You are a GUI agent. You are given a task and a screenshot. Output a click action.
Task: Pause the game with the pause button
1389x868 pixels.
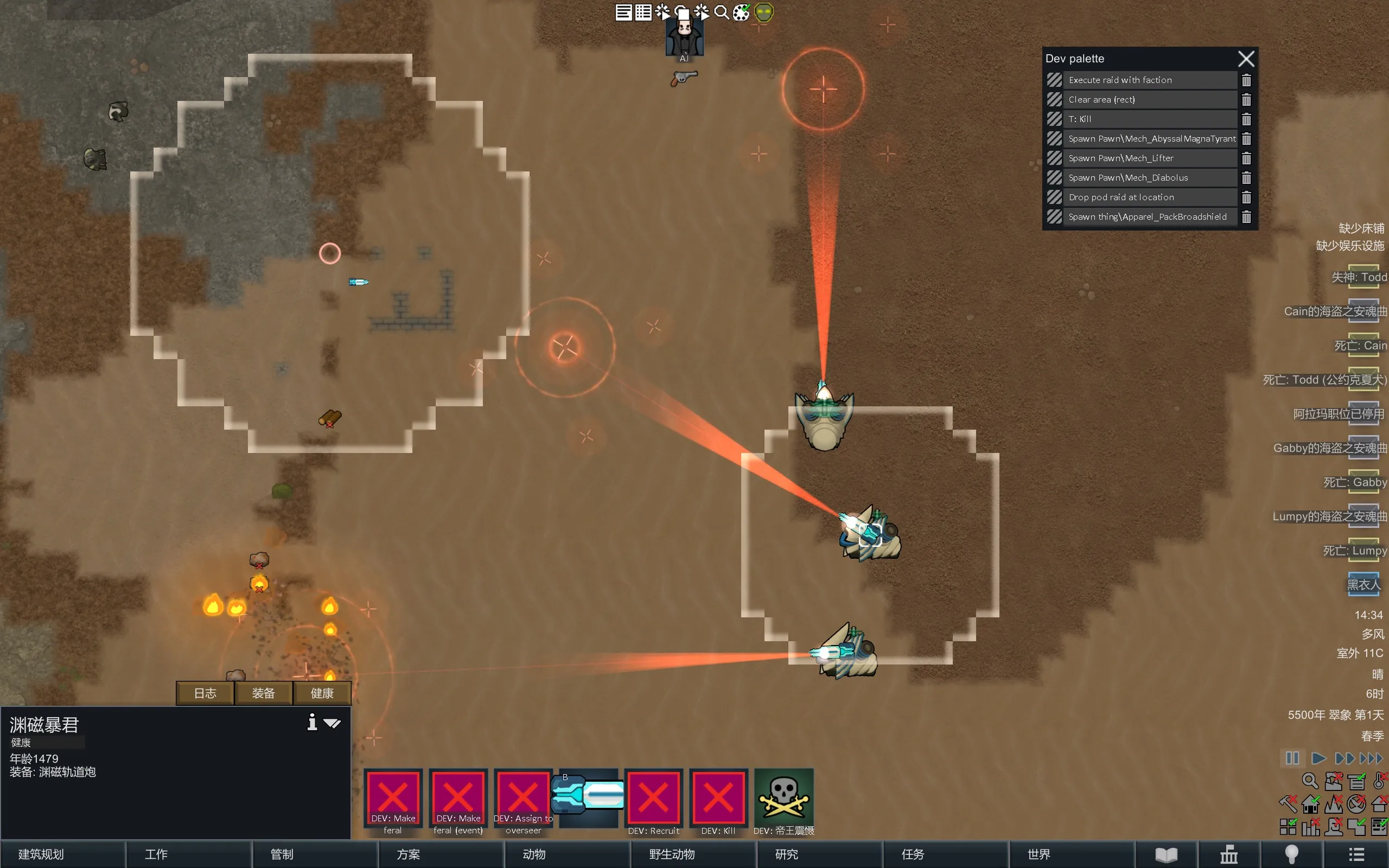tap(1292, 758)
